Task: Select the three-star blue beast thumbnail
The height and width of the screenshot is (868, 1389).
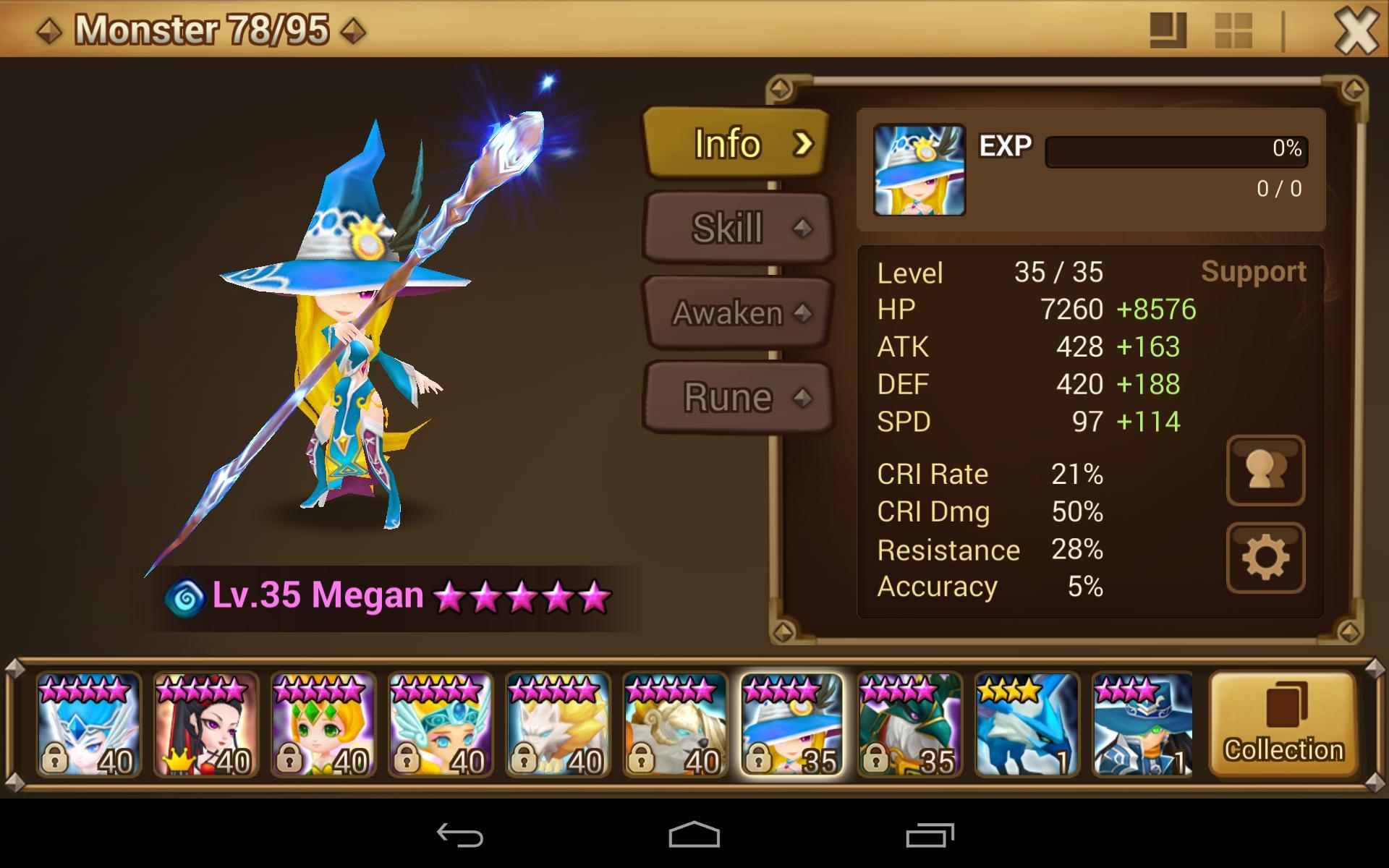Action: pyautogui.click(x=1027, y=724)
